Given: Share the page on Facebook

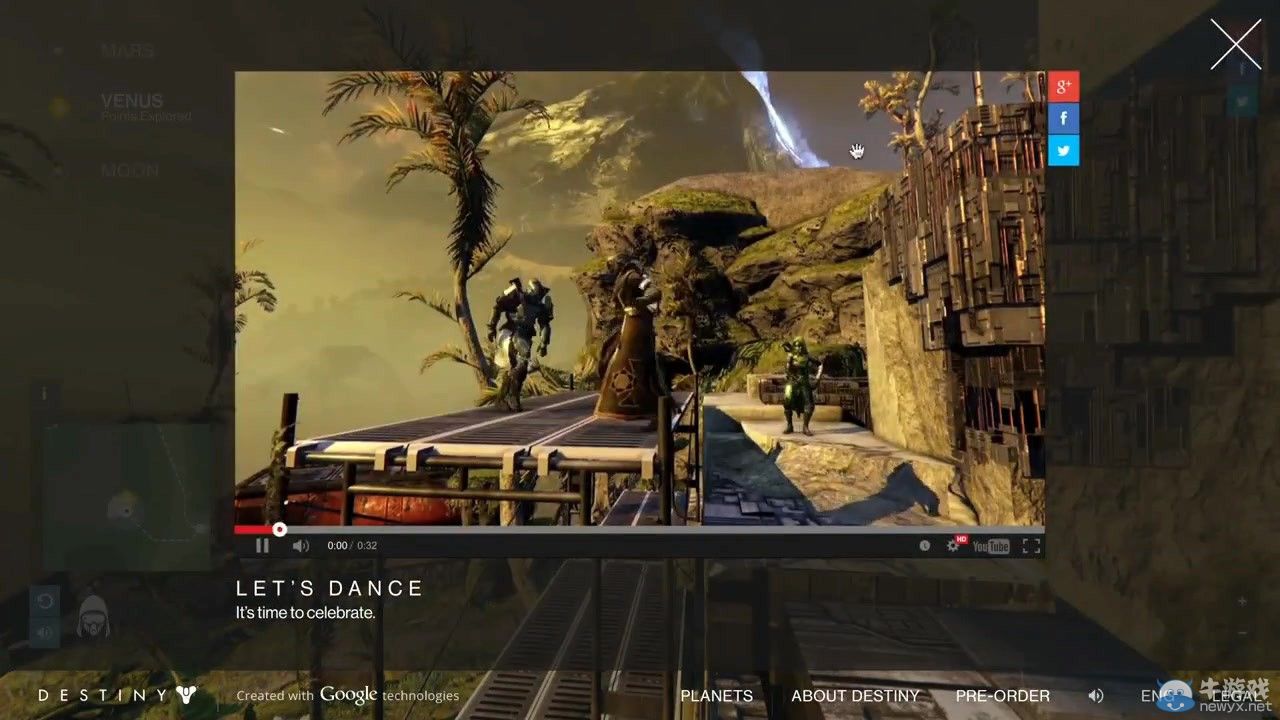Looking at the screenshot, I should 1063,117.
